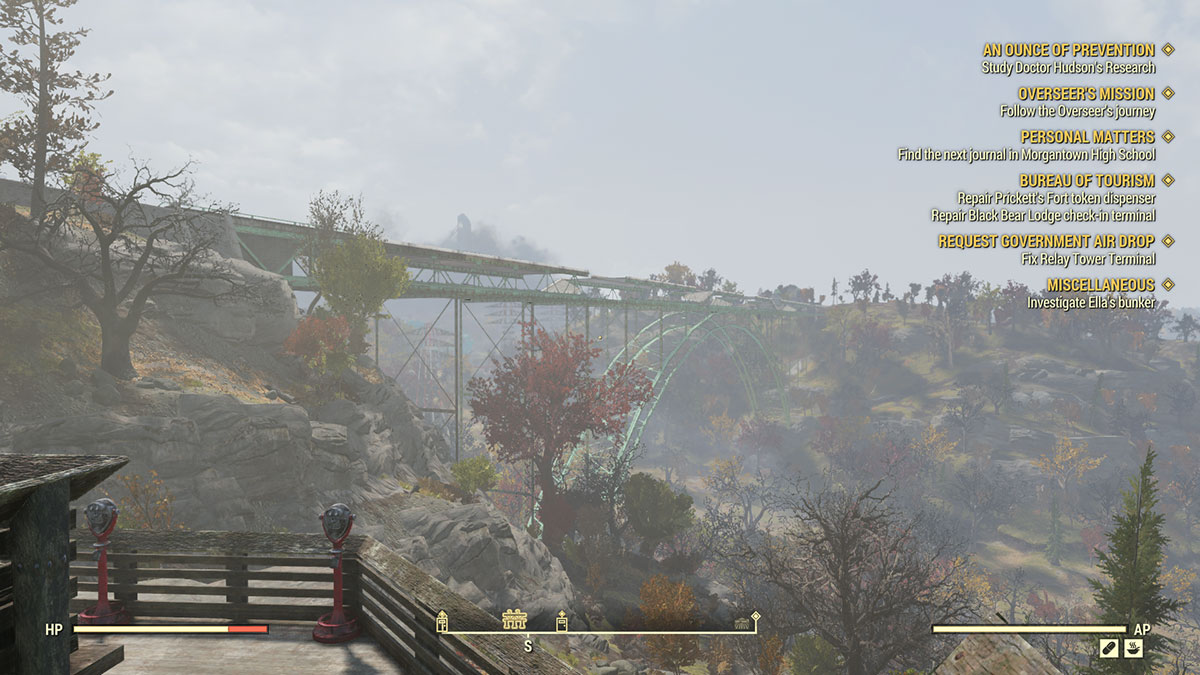Select the Bureau of Tourism quest
The image size is (1200, 675).
1087,181
